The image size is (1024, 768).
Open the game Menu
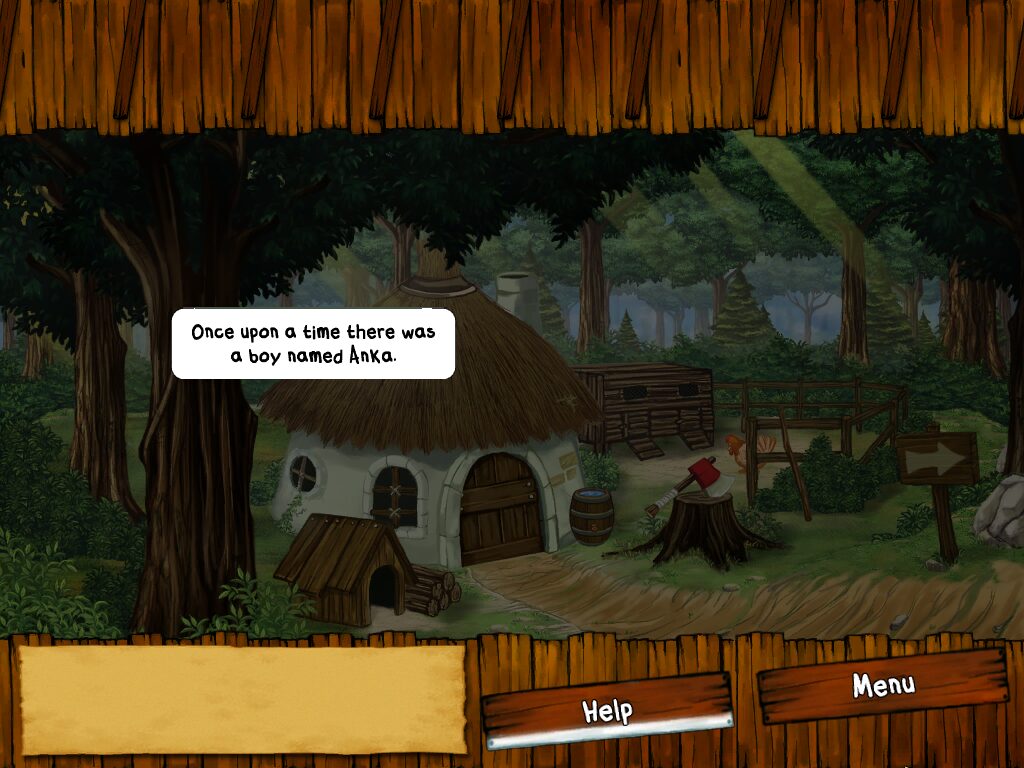882,685
